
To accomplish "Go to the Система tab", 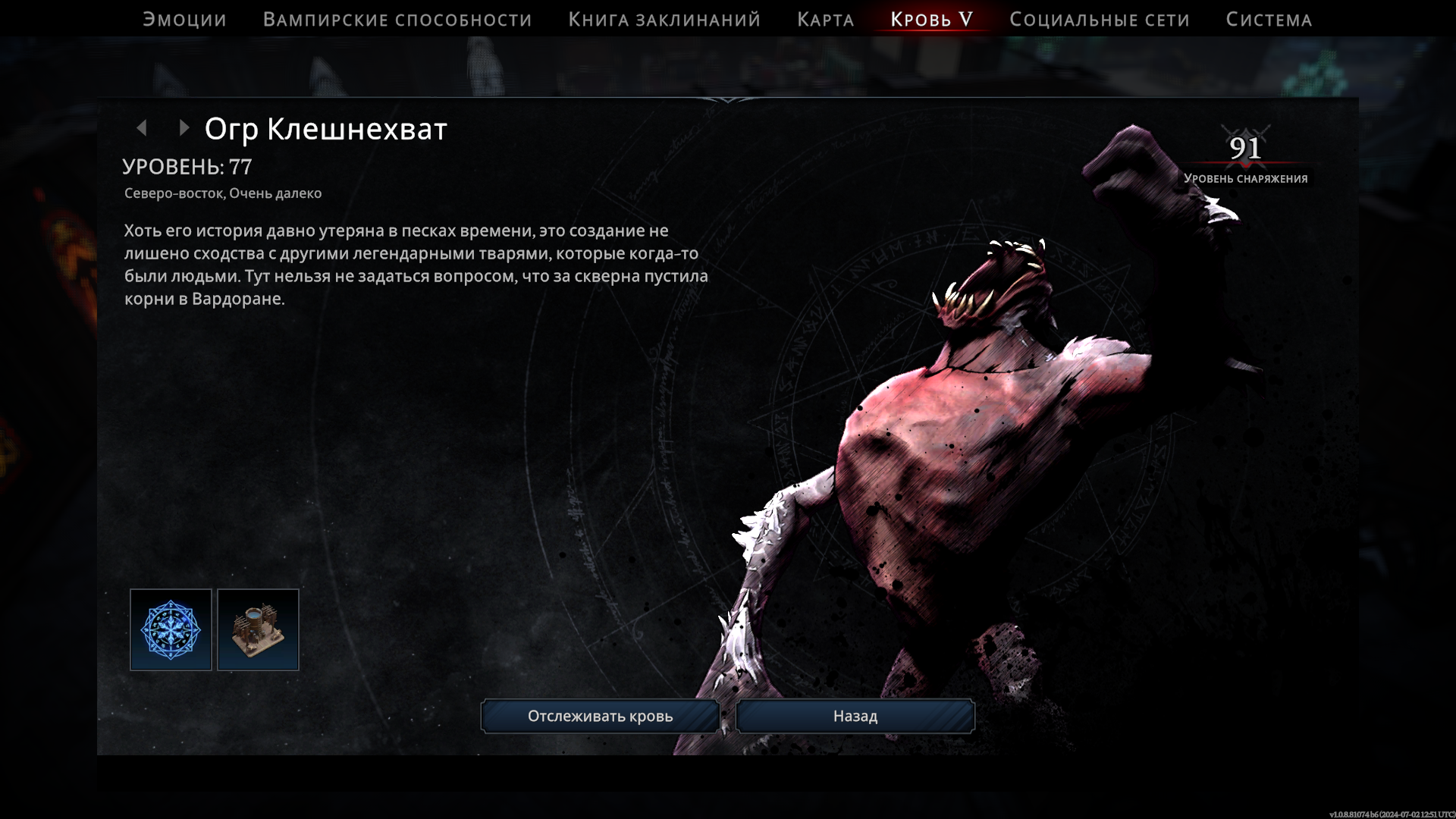I will (1269, 20).
